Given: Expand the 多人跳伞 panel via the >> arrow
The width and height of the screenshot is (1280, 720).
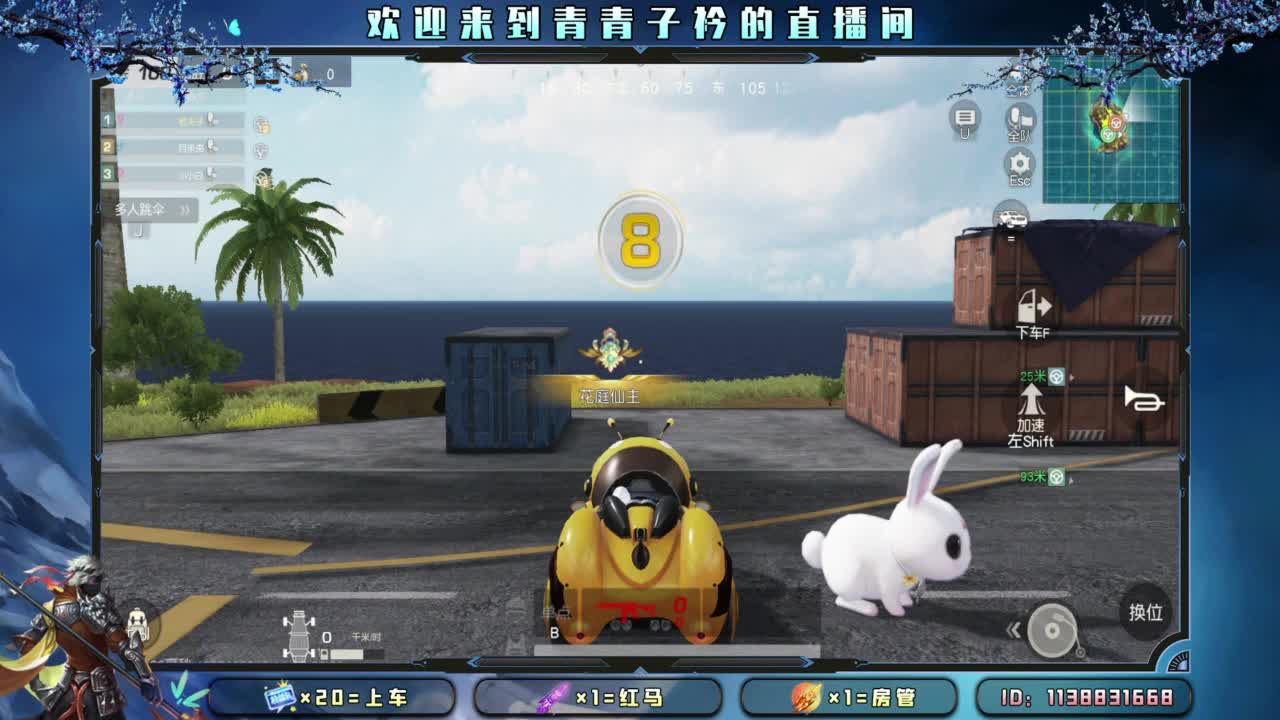Looking at the screenshot, I should (185, 210).
